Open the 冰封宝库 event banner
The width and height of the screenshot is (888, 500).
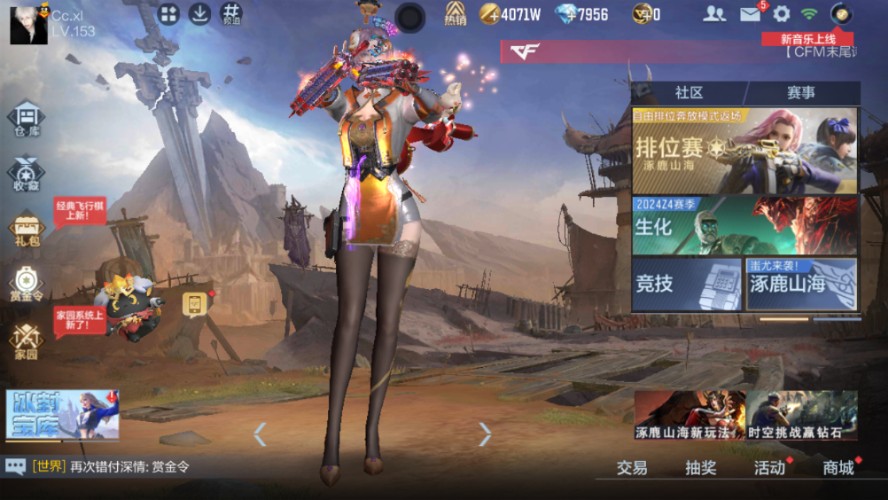point(62,414)
